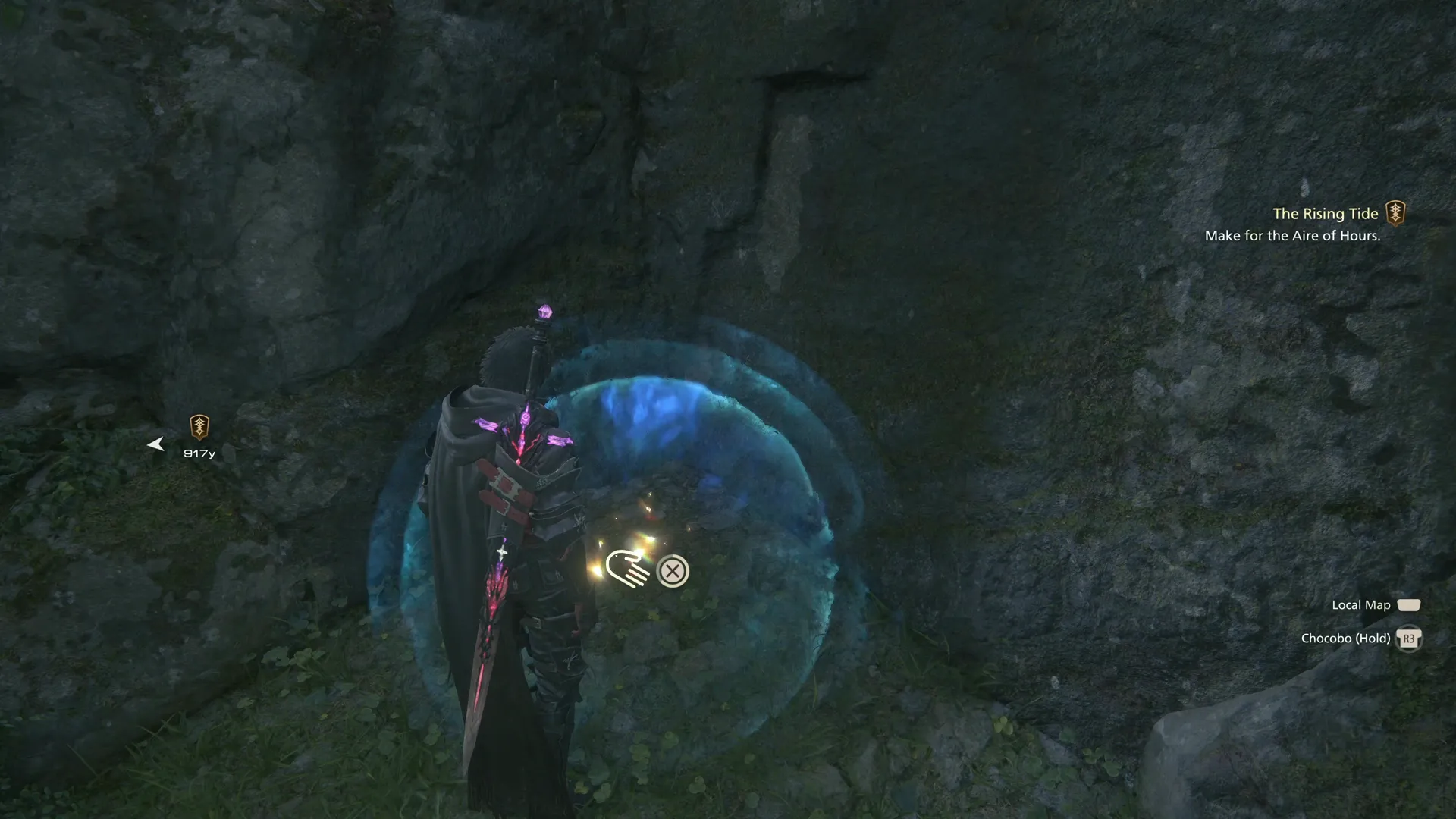1456x819 pixels.
Task: Click the sword hilt crystal on Clive's back
Action: point(544,311)
